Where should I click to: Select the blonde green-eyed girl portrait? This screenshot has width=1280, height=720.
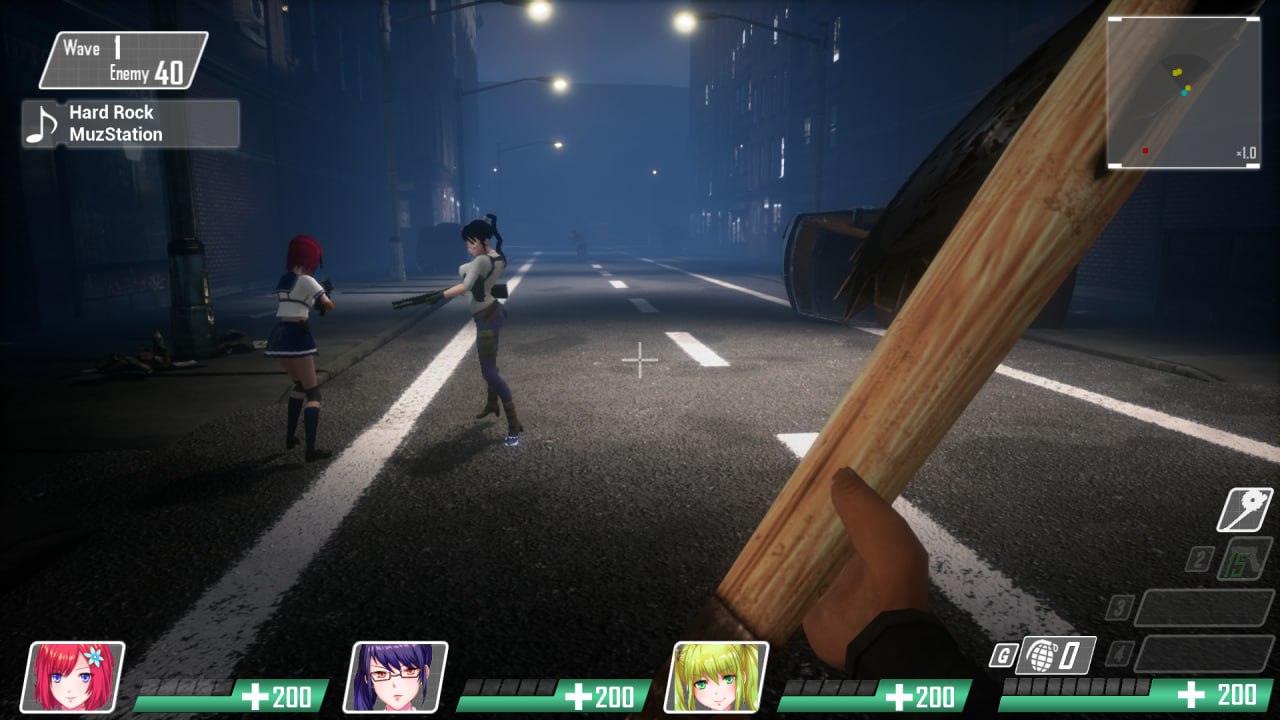click(x=717, y=677)
